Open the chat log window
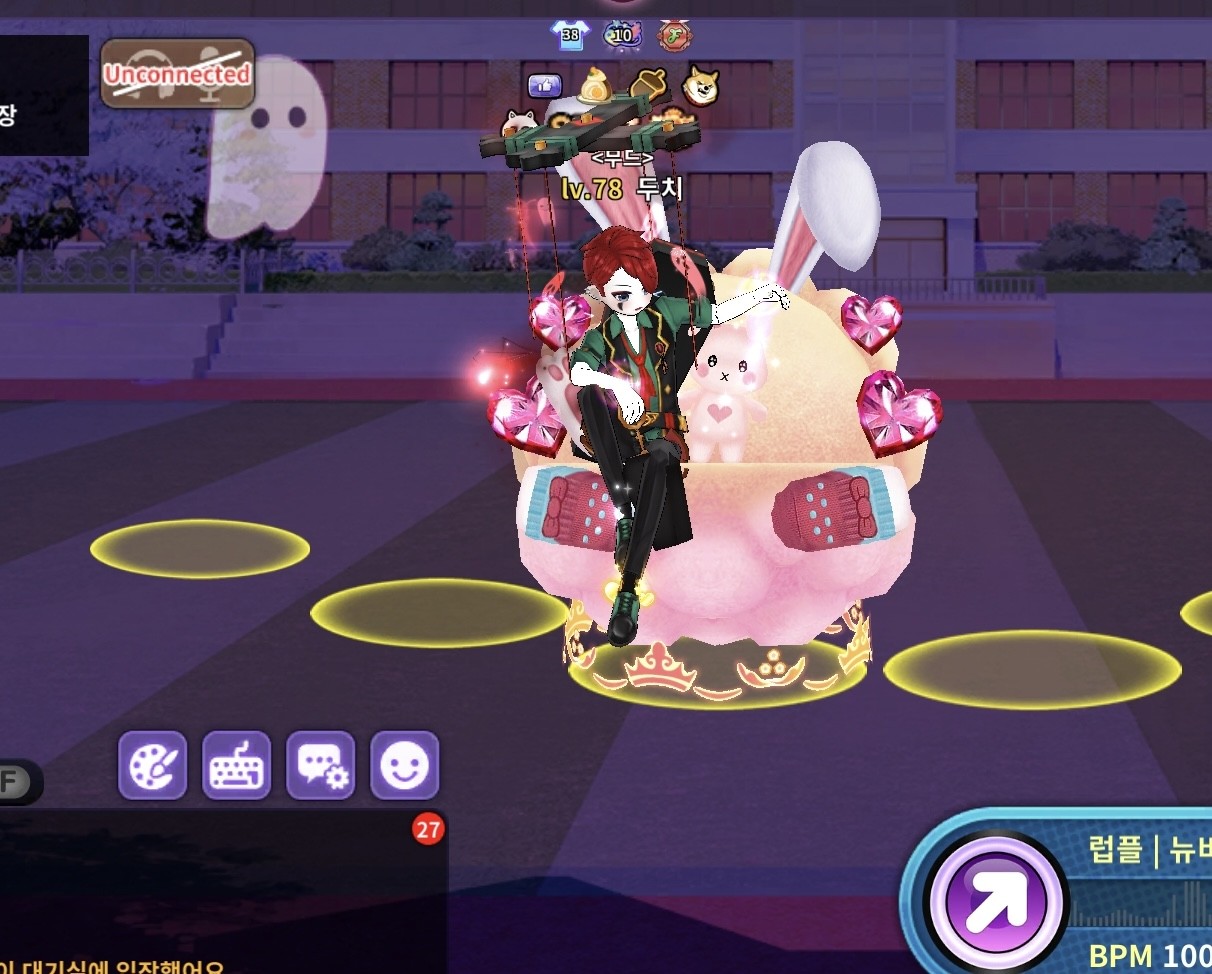The image size is (1212, 974). (x=220, y=890)
